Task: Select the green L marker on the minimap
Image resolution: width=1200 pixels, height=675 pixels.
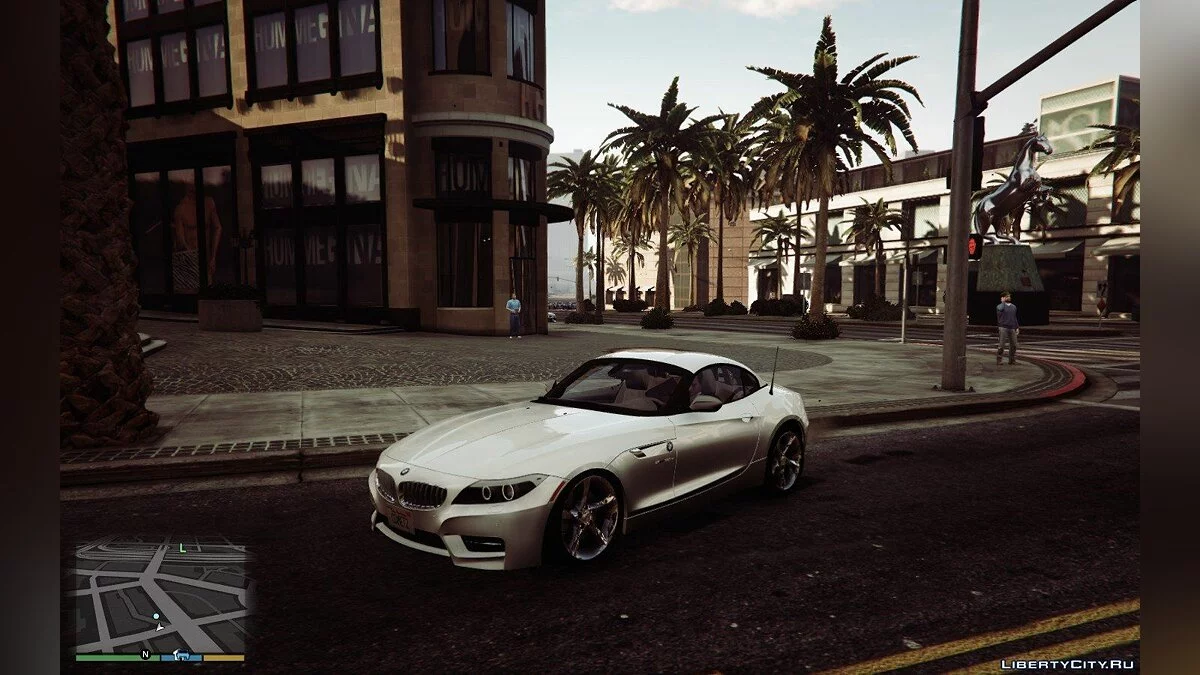Action: point(182,548)
